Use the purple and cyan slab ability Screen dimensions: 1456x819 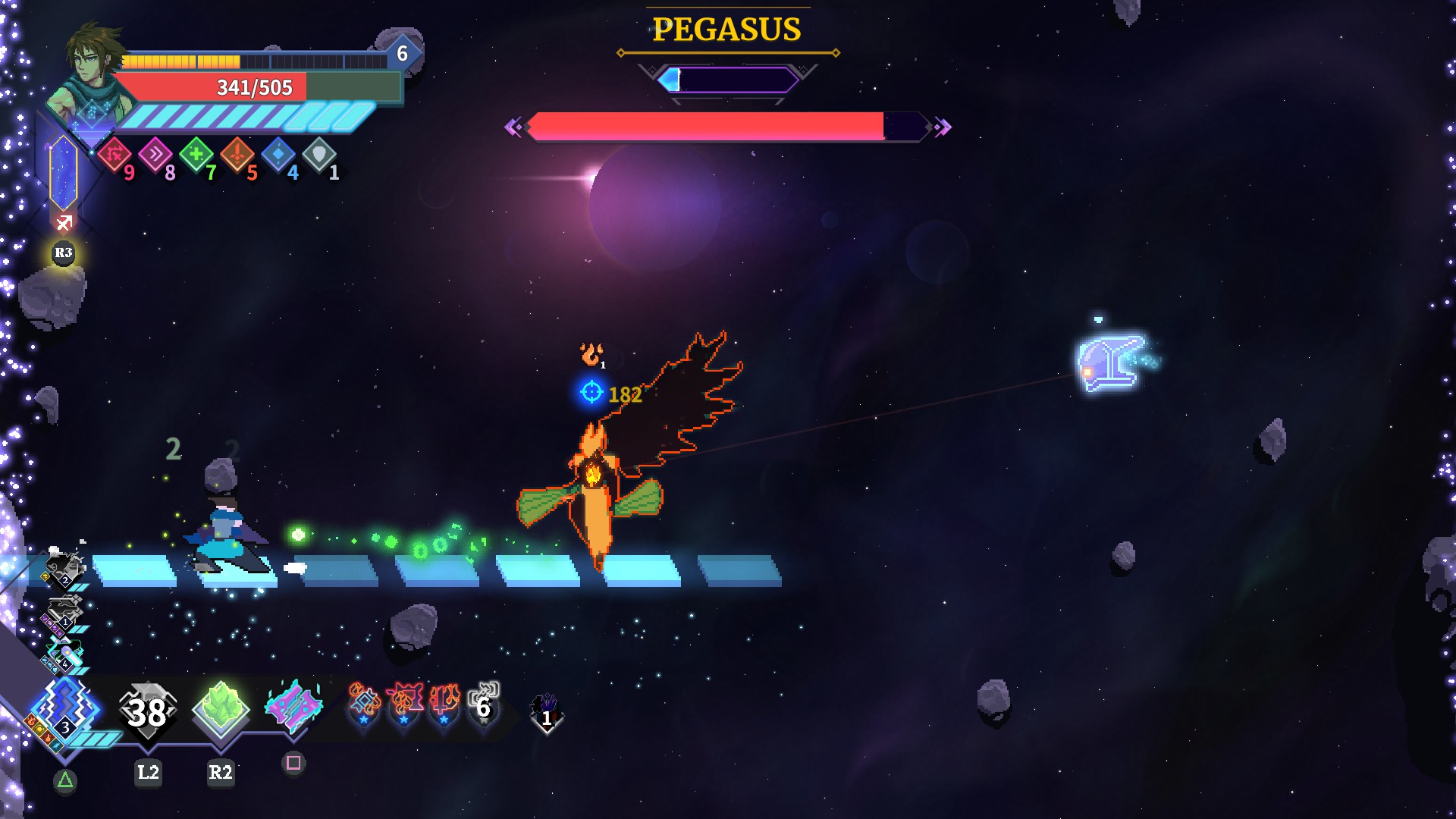coord(293,707)
